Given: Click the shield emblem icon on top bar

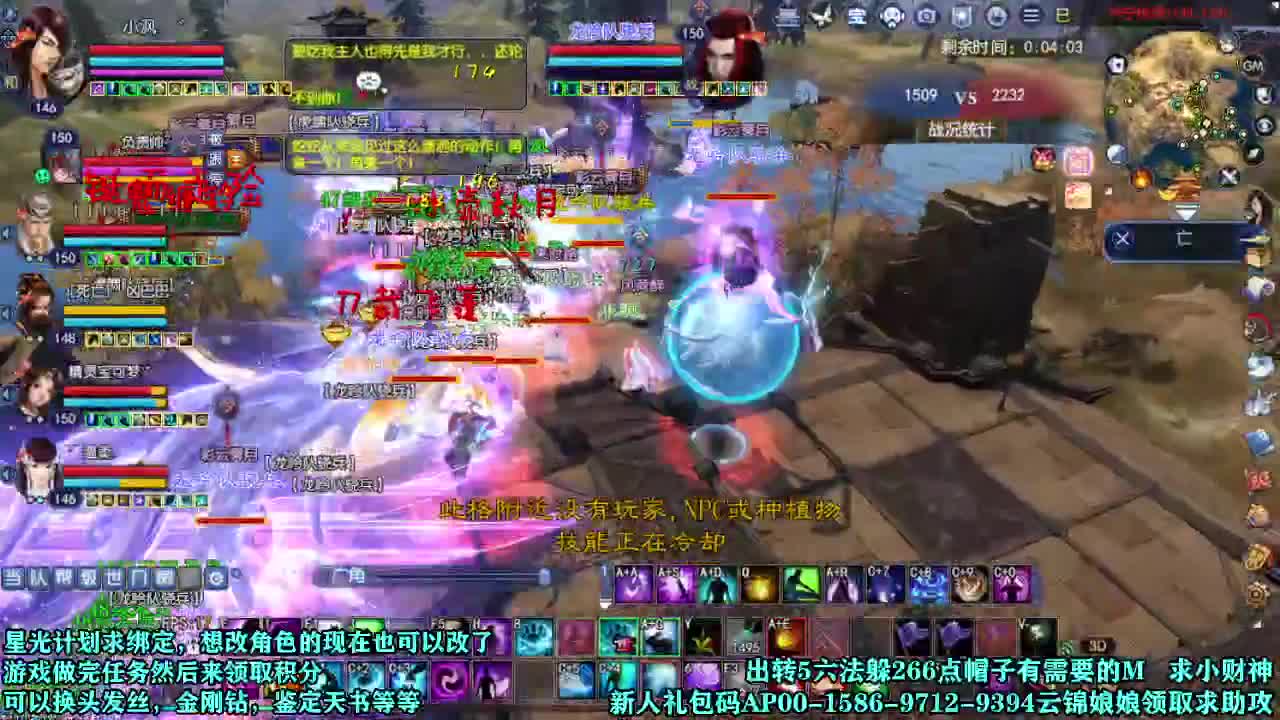Looking at the screenshot, I should (960, 17).
